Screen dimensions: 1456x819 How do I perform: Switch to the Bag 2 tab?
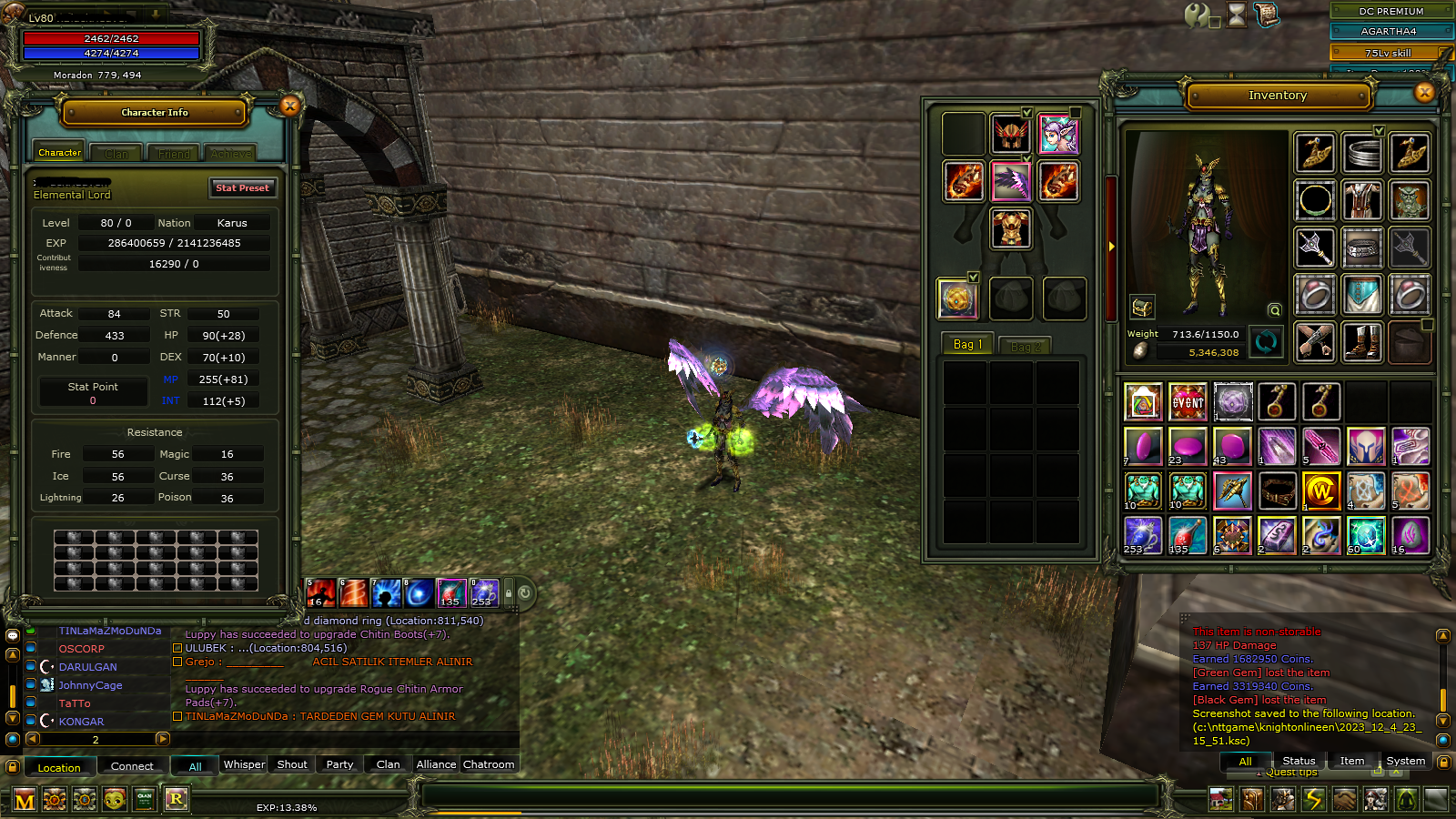tap(1025, 346)
